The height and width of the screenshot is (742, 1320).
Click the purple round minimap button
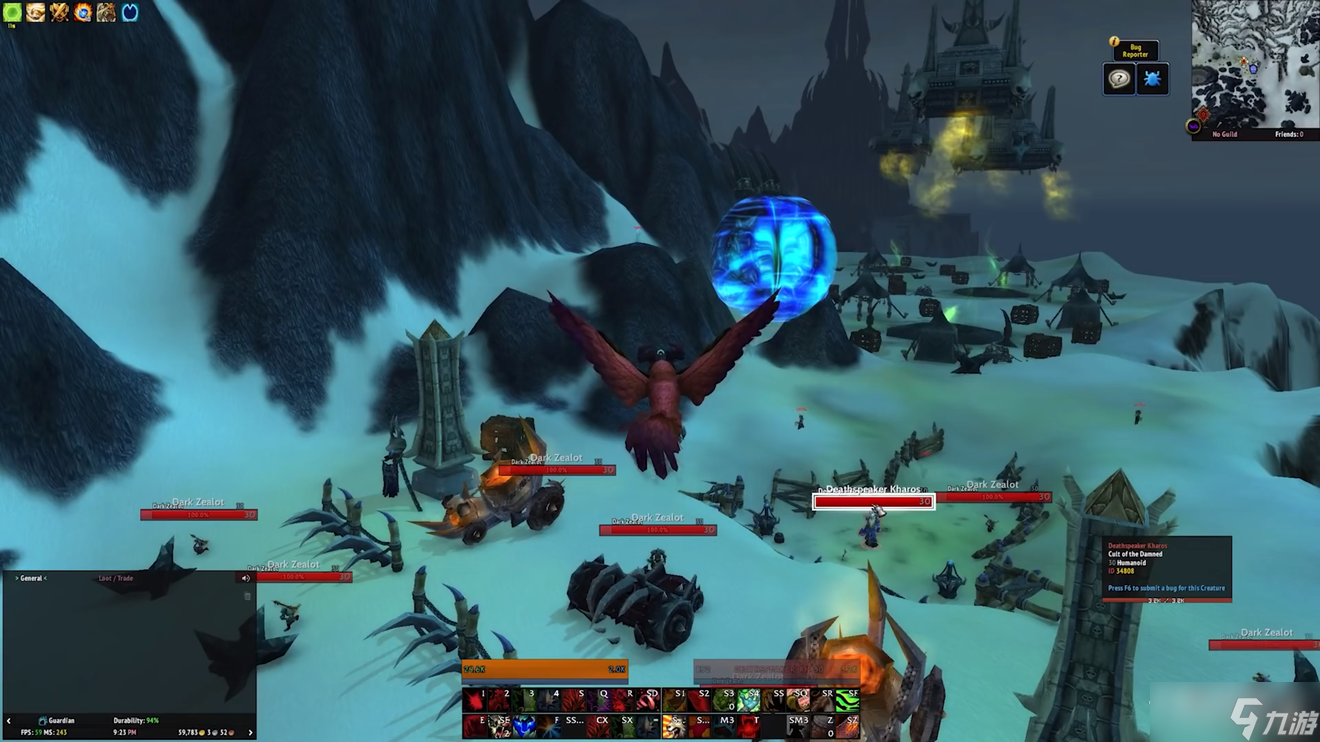pyautogui.click(x=1193, y=126)
